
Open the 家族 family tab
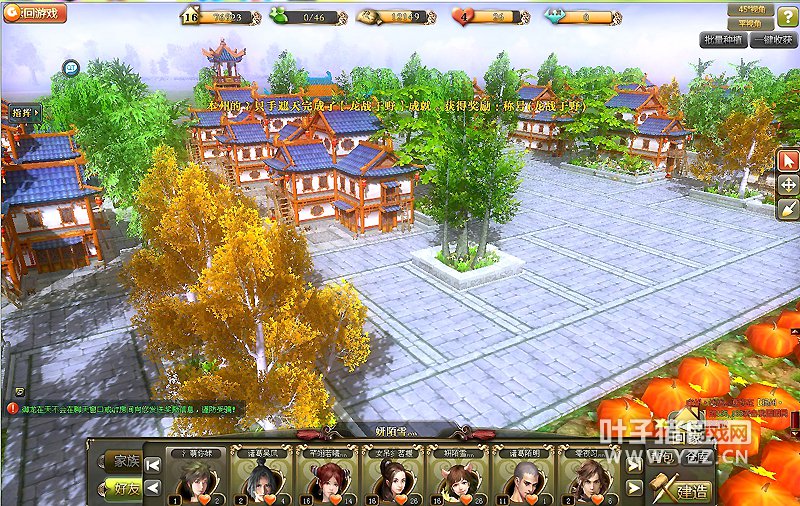click(x=125, y=462)
